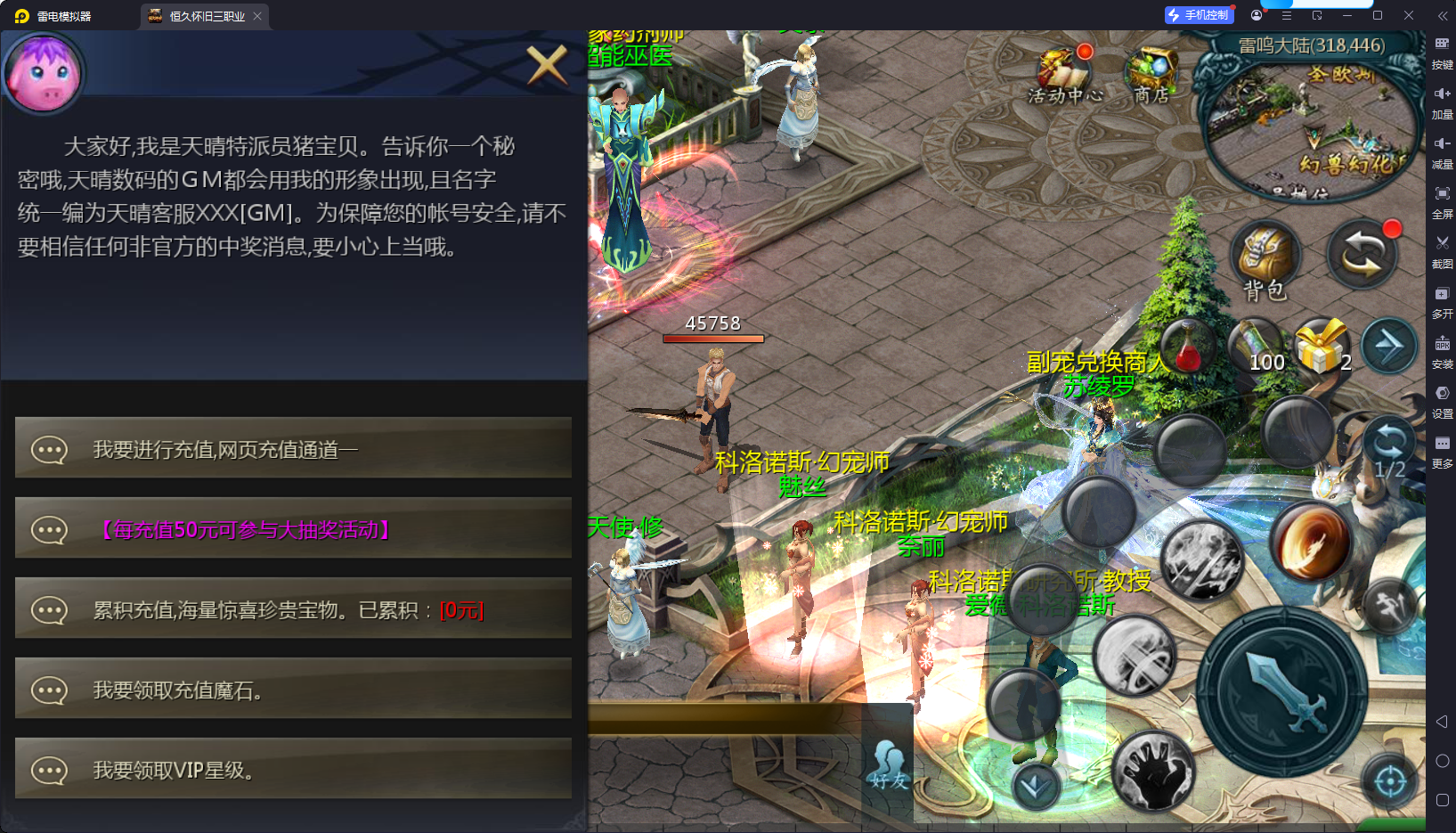Click the monster HP bar showing 45758
Image resolution: width=1456 pixels, height=833 pixels.
[712, 338]
